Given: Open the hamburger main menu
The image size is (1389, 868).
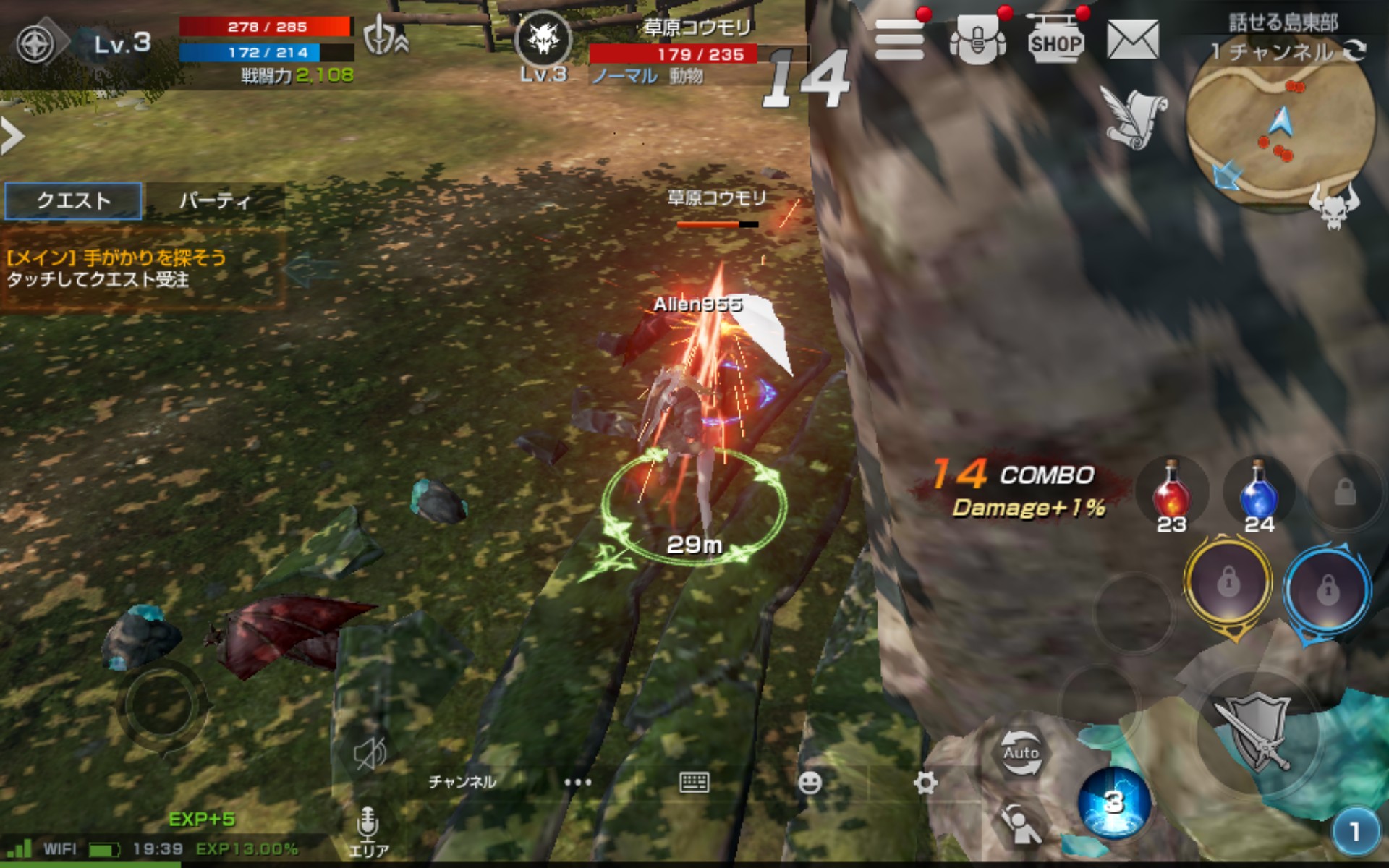Looking at the screenshot, I should point(899,40).
